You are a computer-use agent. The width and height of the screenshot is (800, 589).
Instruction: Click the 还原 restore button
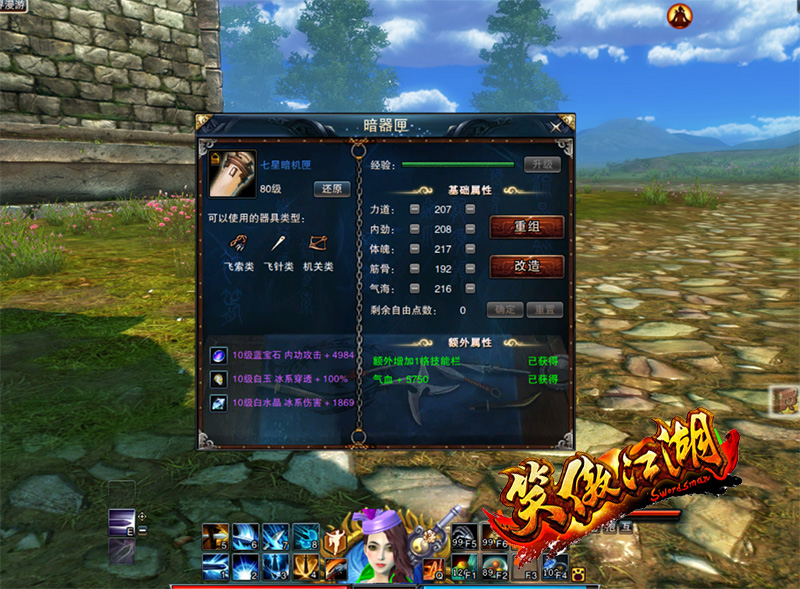332,189
